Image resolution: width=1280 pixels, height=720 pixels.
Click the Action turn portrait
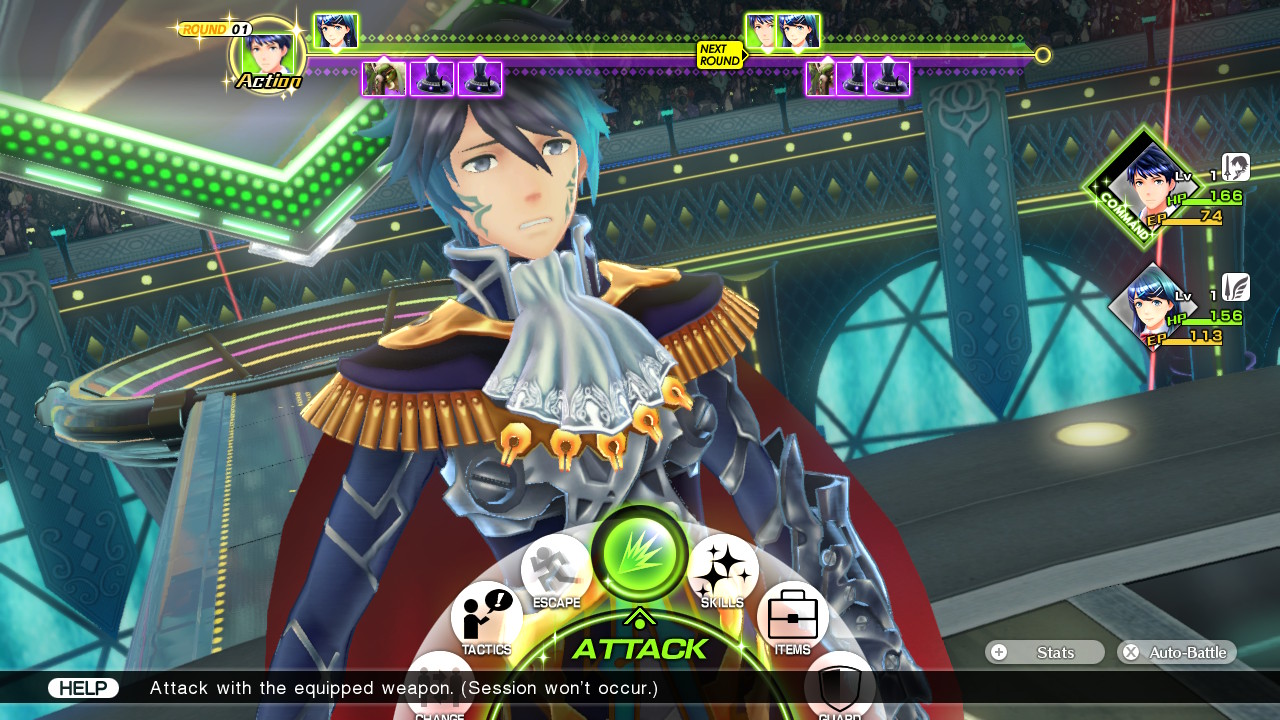coord(267,55)
